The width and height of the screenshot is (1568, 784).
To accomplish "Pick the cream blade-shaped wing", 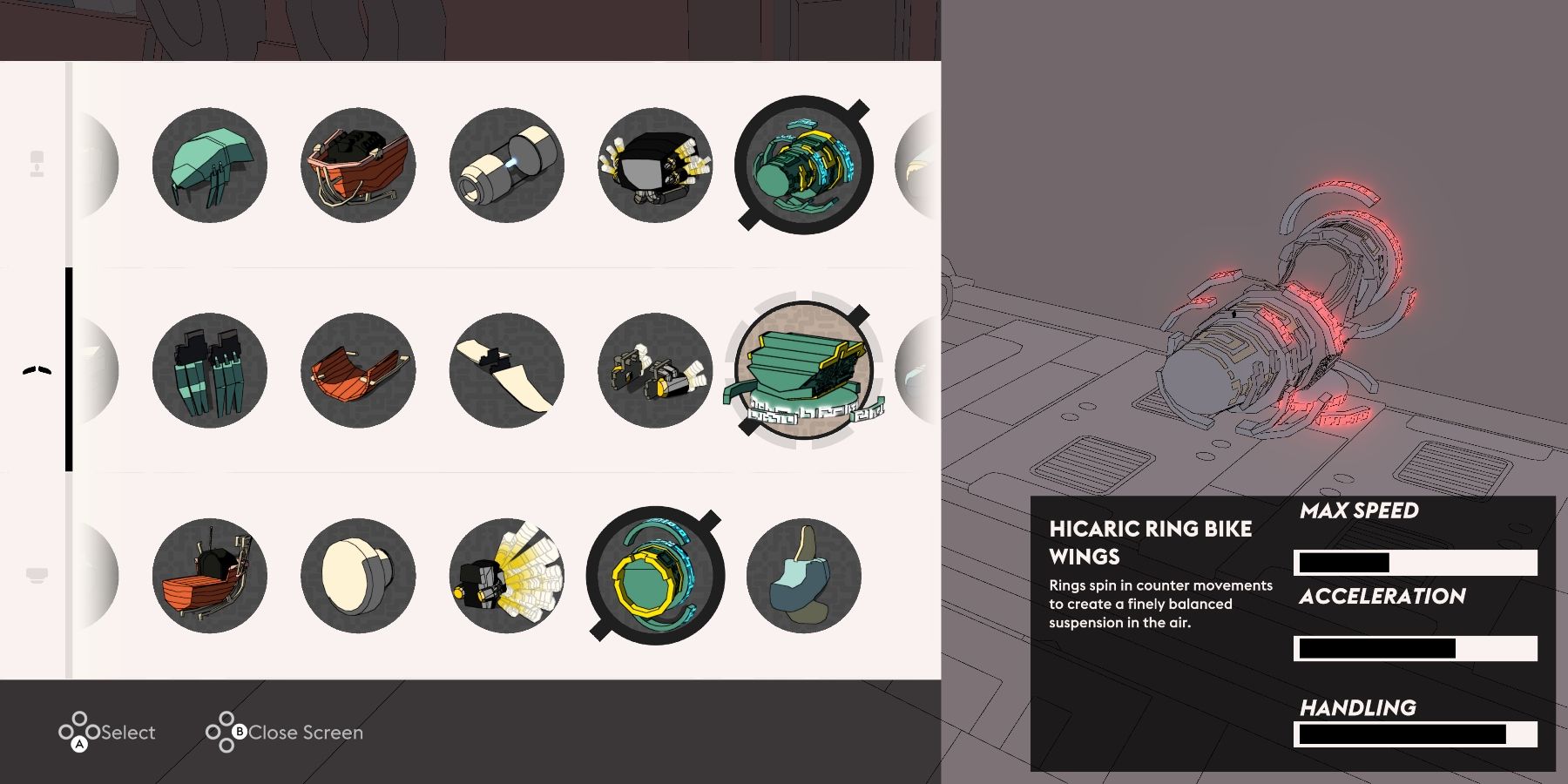I will (506, 370).
